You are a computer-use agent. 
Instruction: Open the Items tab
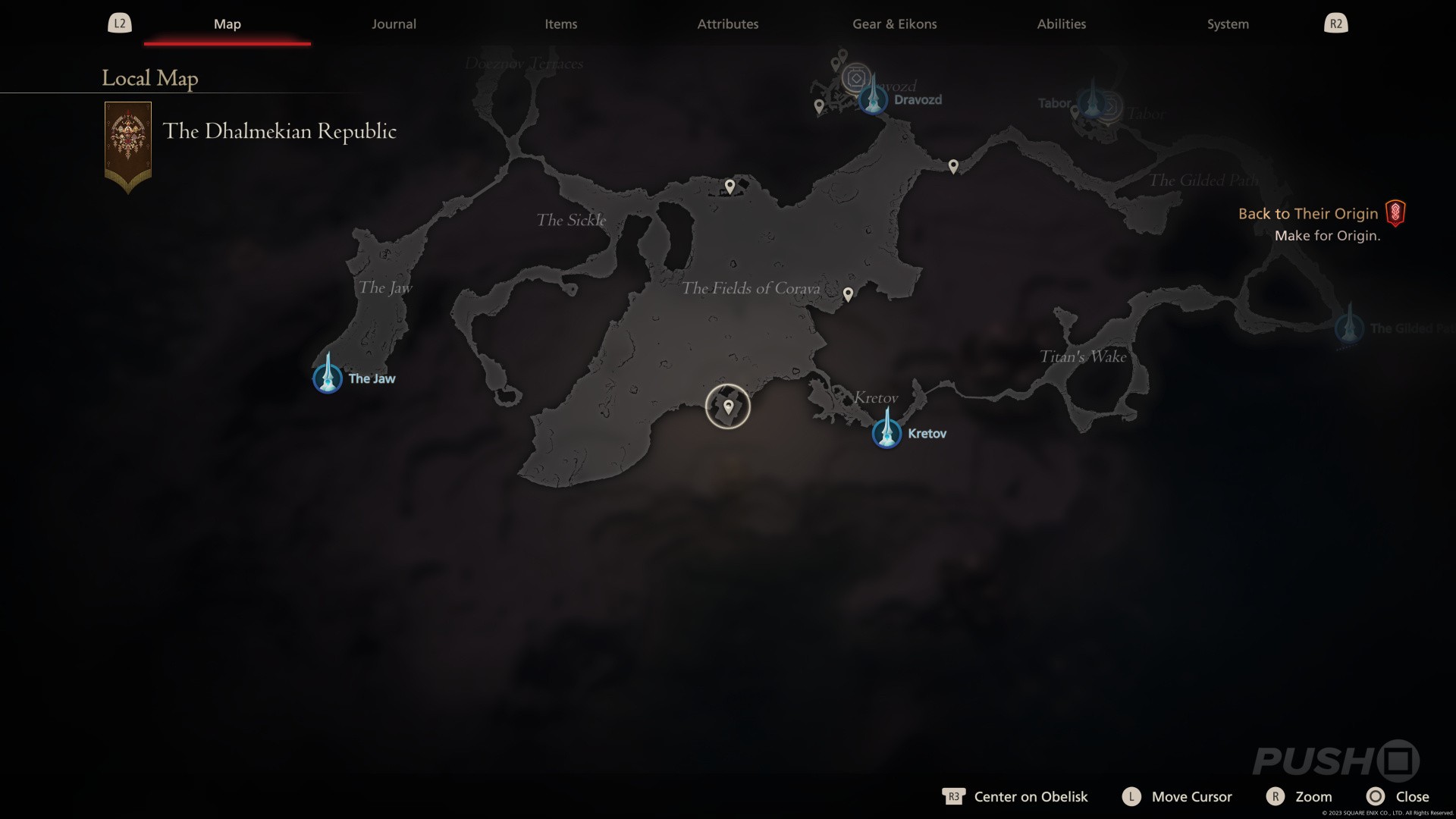[560, 24]
